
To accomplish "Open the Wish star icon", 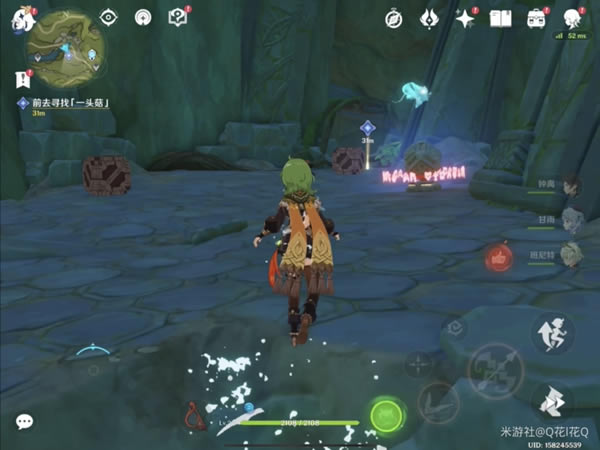I will click(465, 18).
